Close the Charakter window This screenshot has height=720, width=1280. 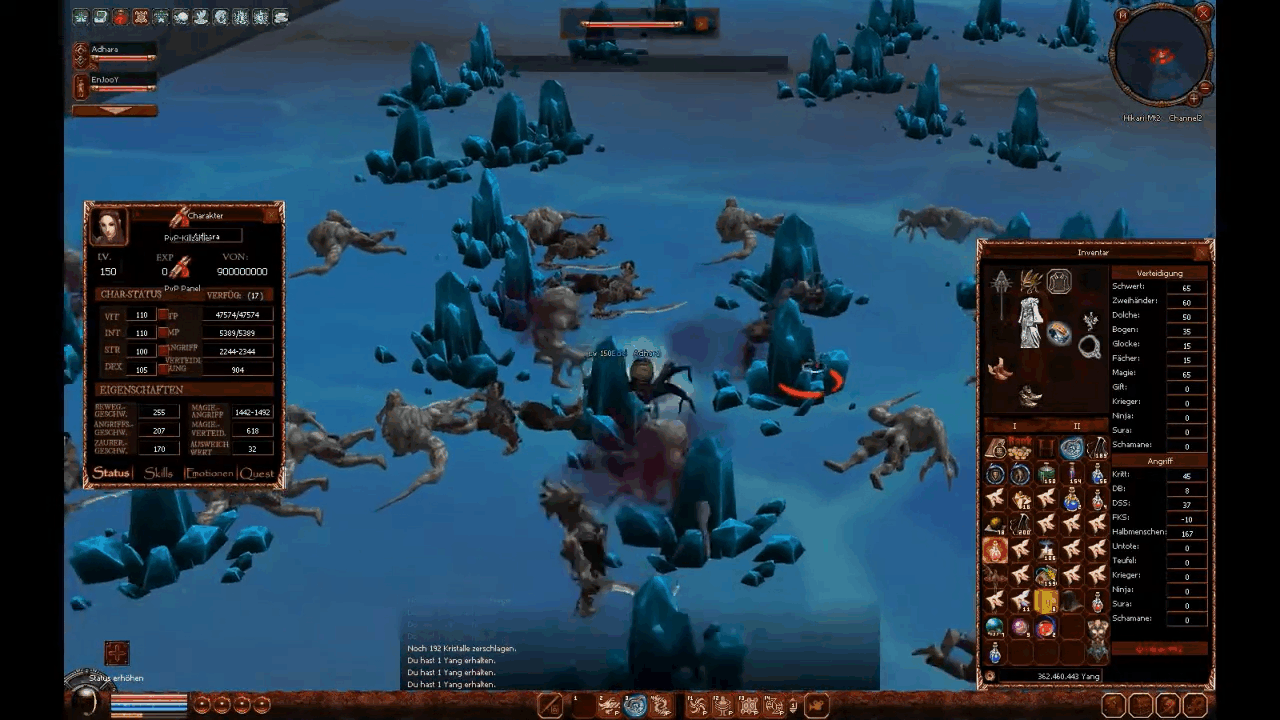271,215
